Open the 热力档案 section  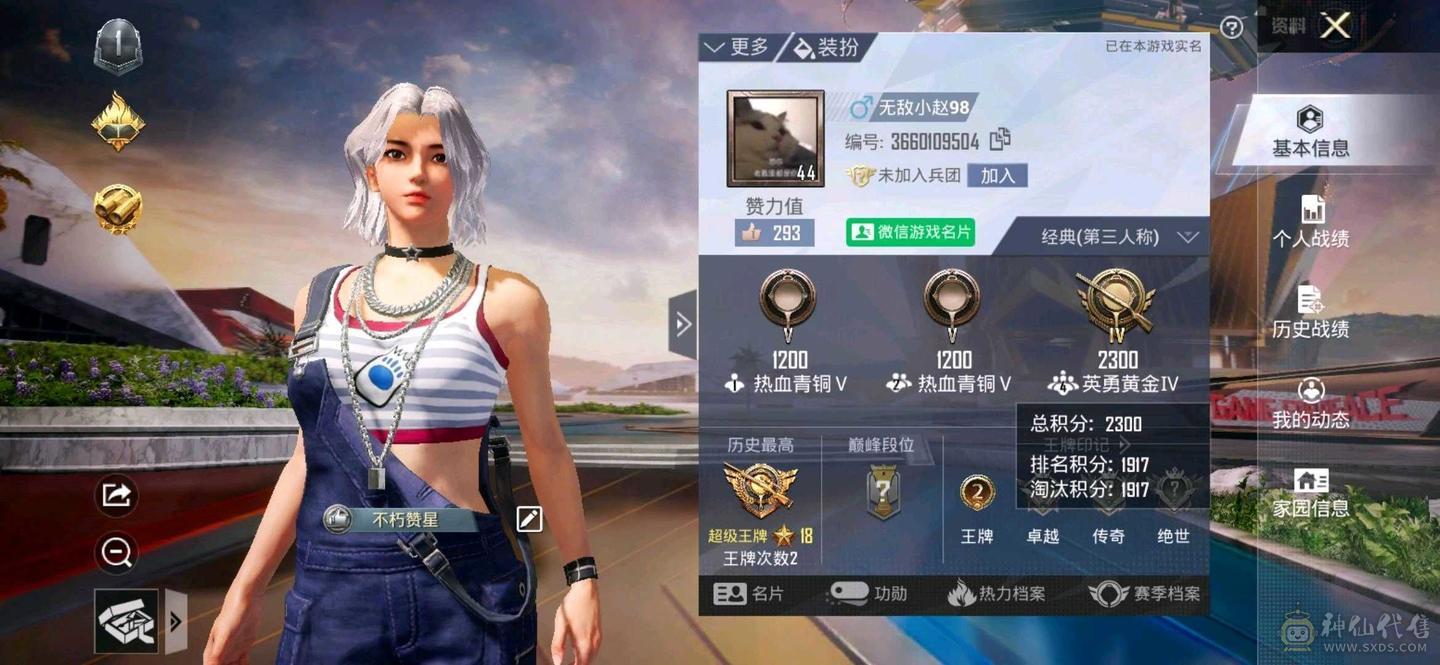click(996, 594)
